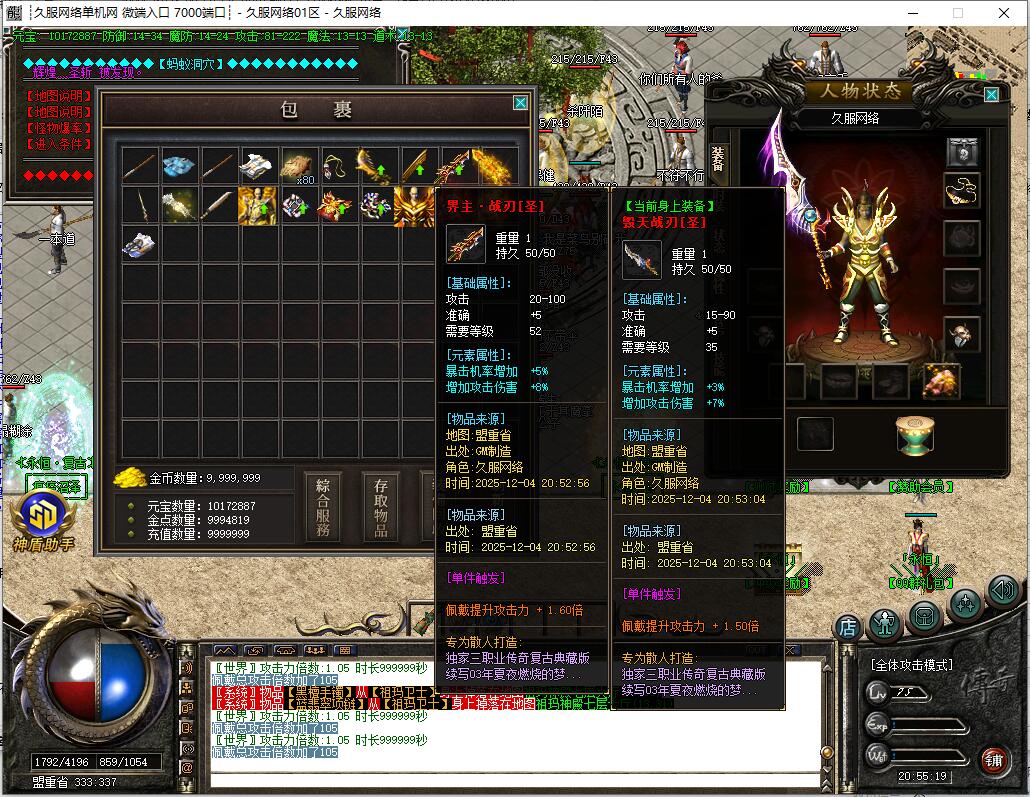Viewport: 1030px width, 797px height.
Task: Click the 全体攻击模式 attack mode label
Action: 910,664
